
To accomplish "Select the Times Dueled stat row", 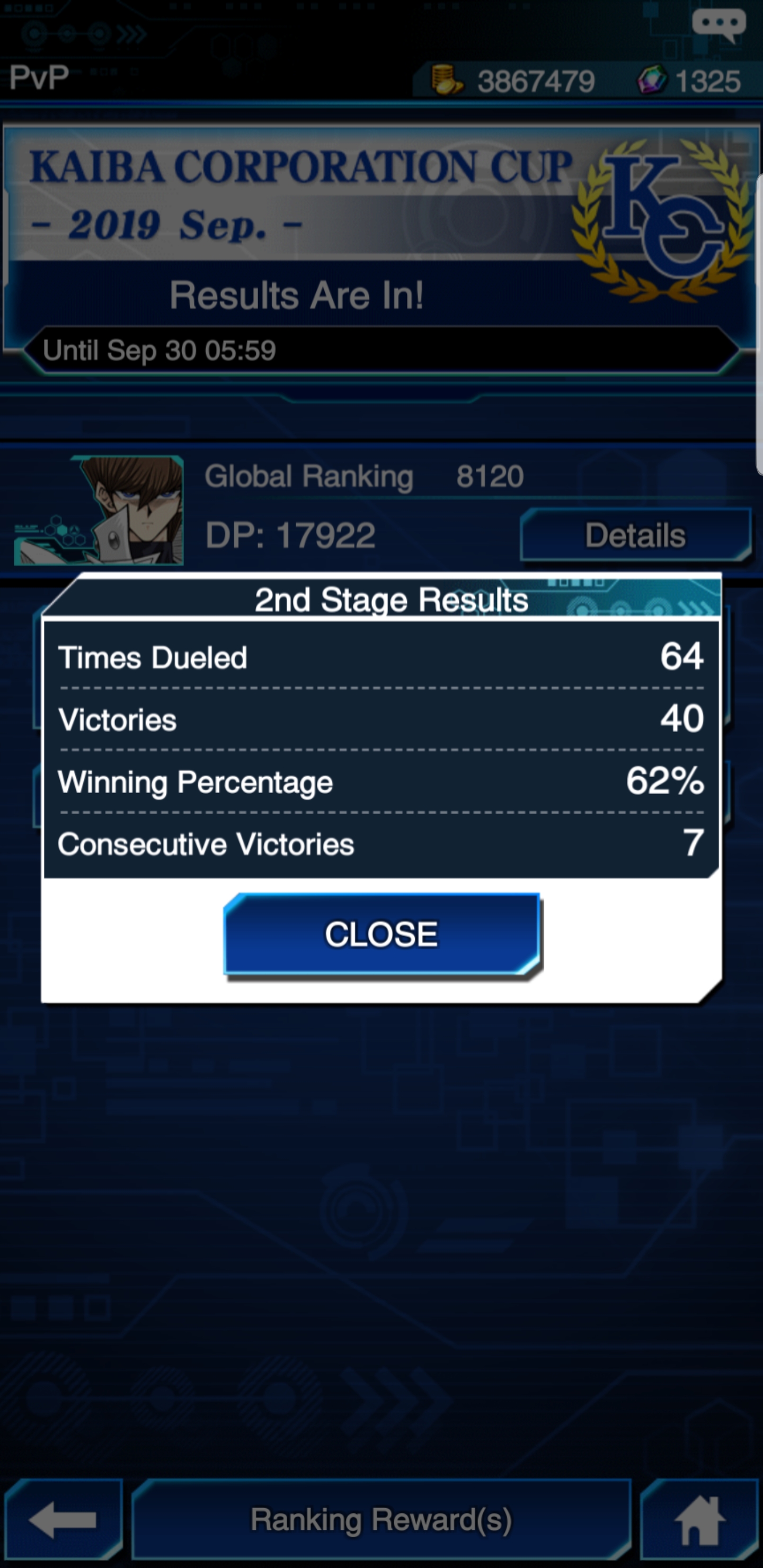I will point(151,657).
